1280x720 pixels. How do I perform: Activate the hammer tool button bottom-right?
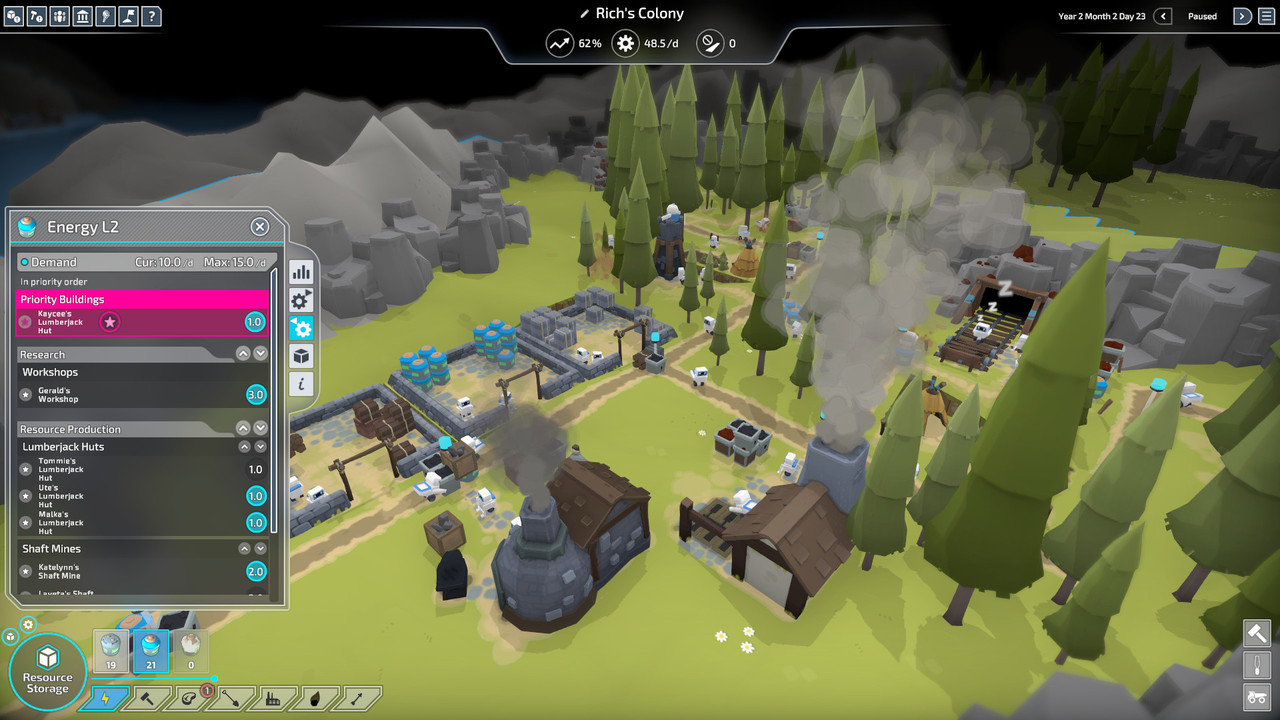coord(1257,632)
